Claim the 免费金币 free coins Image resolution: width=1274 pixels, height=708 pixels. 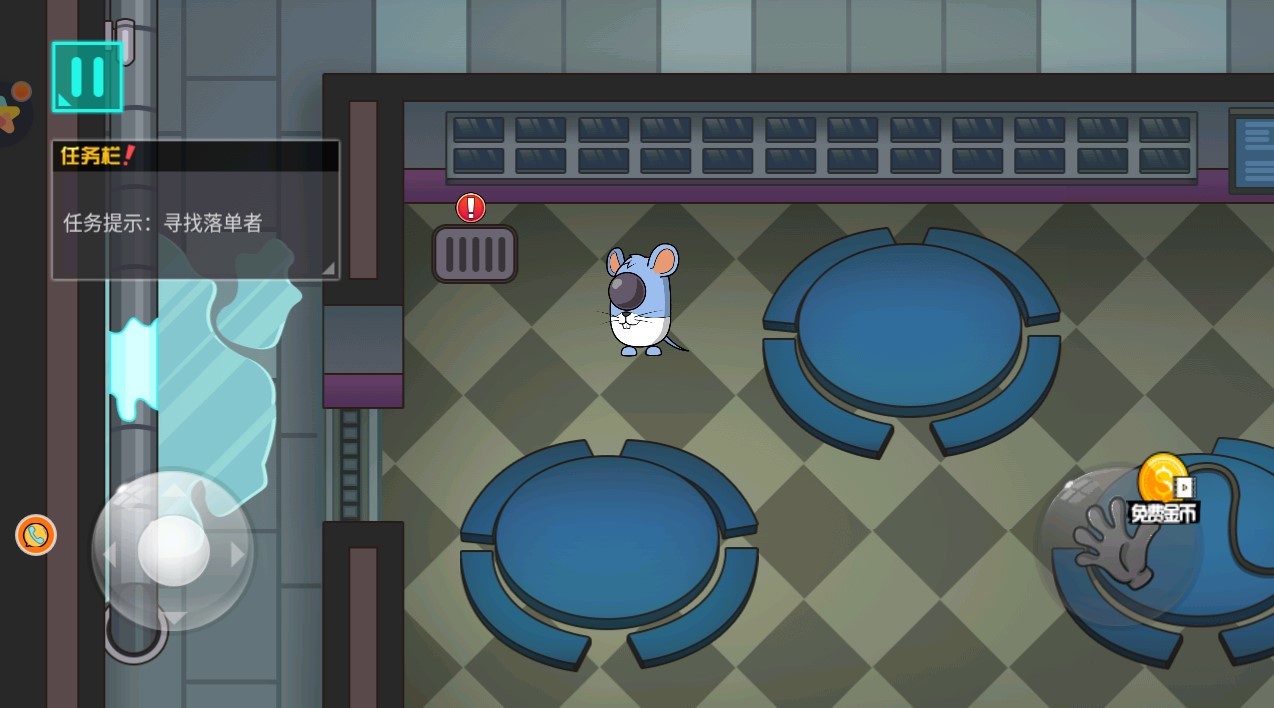coord(1164,490)
